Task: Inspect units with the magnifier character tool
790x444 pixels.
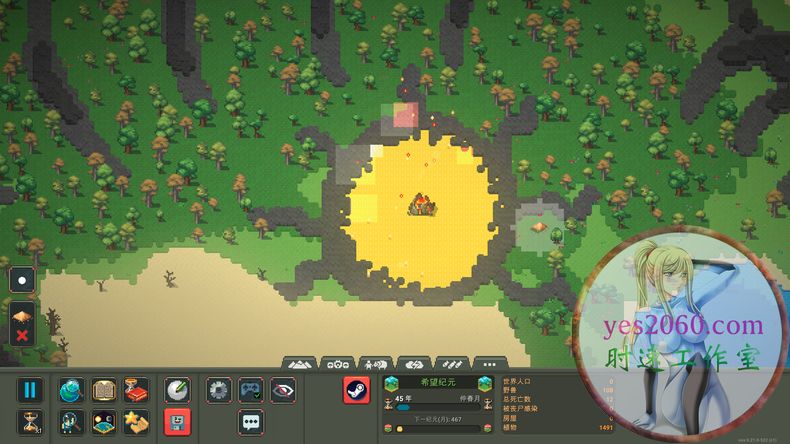Action: click(72, 421)
